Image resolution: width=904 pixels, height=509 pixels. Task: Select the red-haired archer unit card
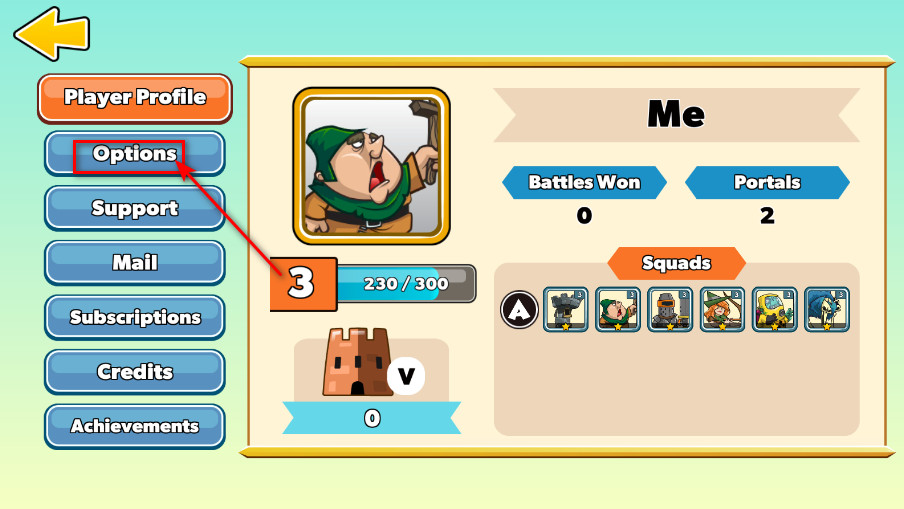(x=722, y=310)
